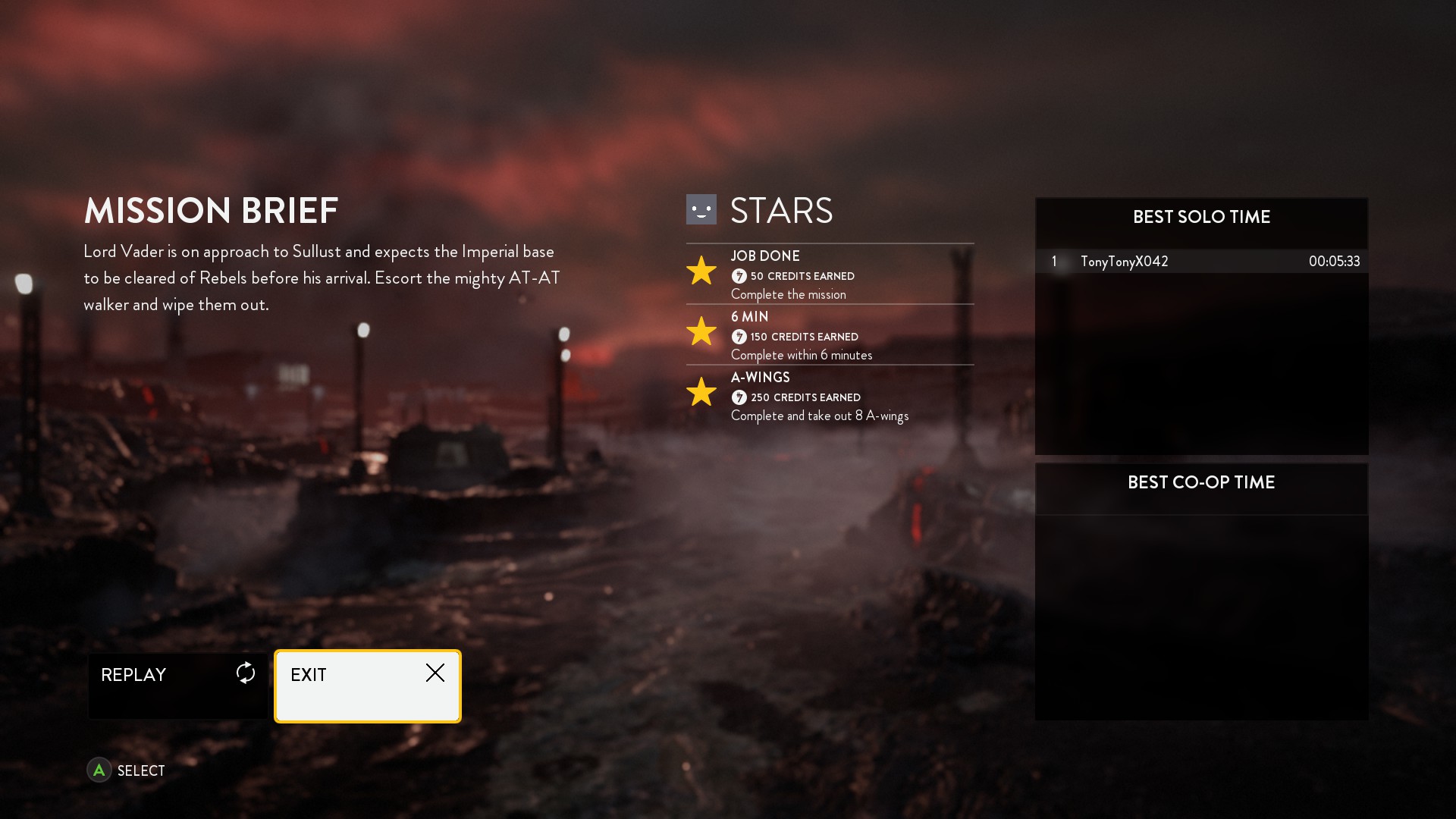Select the Job Done star objective

point(829,275)
